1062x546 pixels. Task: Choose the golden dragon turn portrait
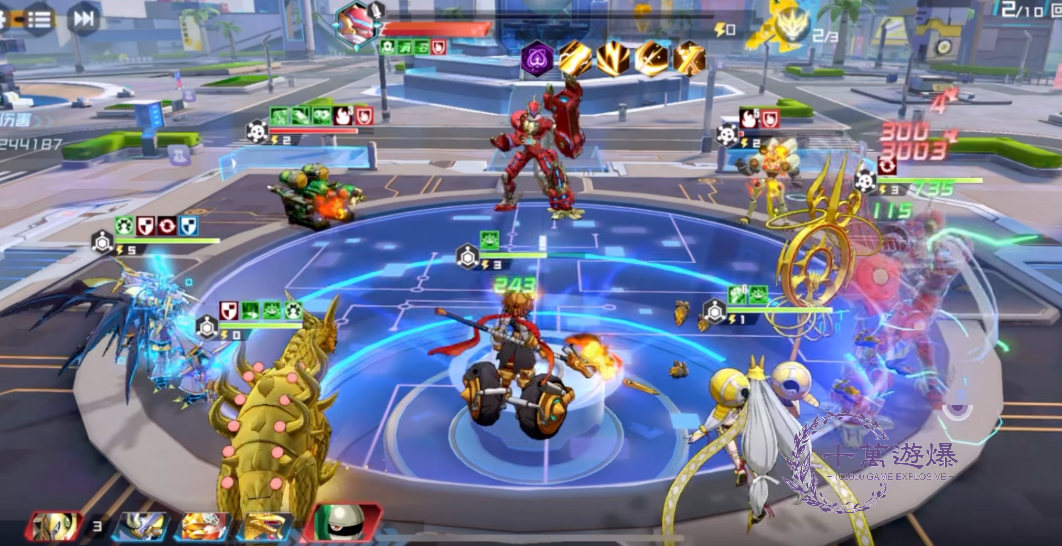click(x=265, y=526)
